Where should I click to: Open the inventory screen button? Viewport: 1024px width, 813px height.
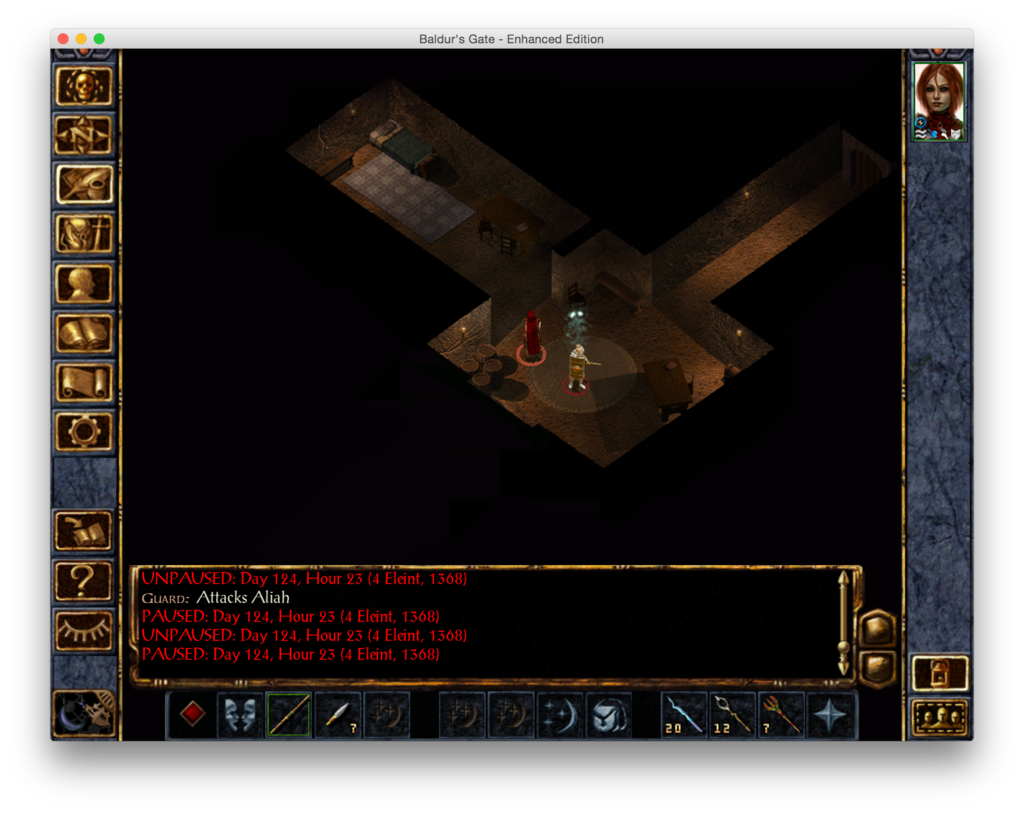pyautogui.click(x=84, y=234)
